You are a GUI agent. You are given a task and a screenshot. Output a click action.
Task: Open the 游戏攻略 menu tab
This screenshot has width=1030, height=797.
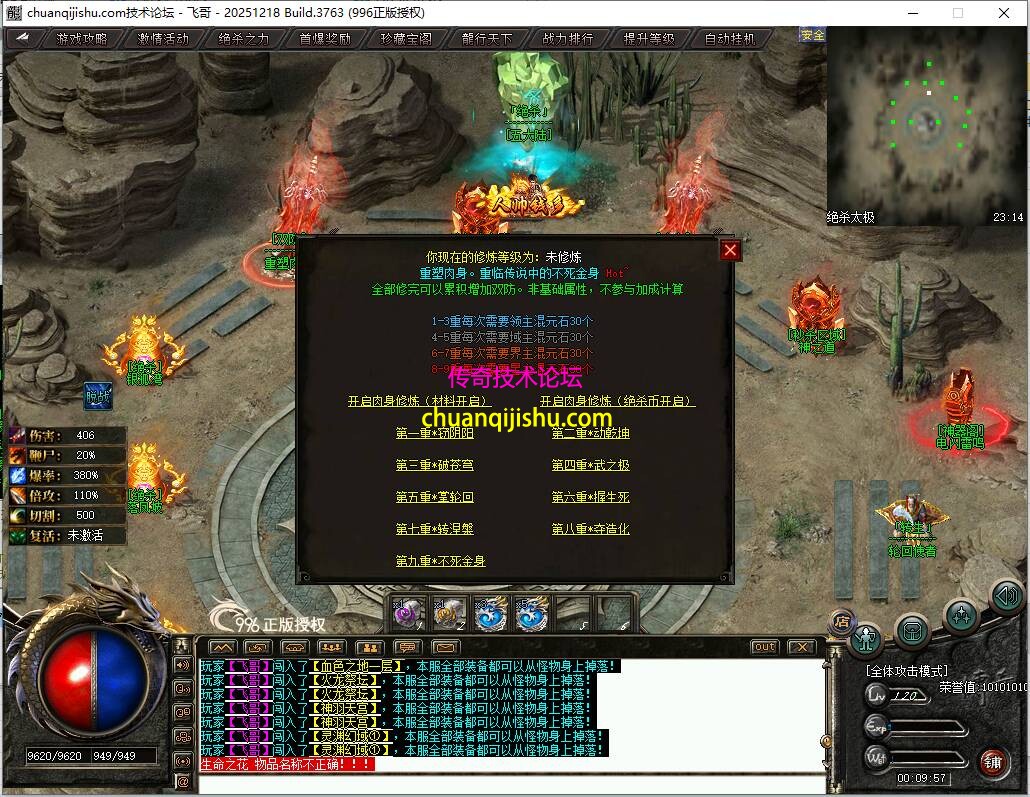point(82,39)
